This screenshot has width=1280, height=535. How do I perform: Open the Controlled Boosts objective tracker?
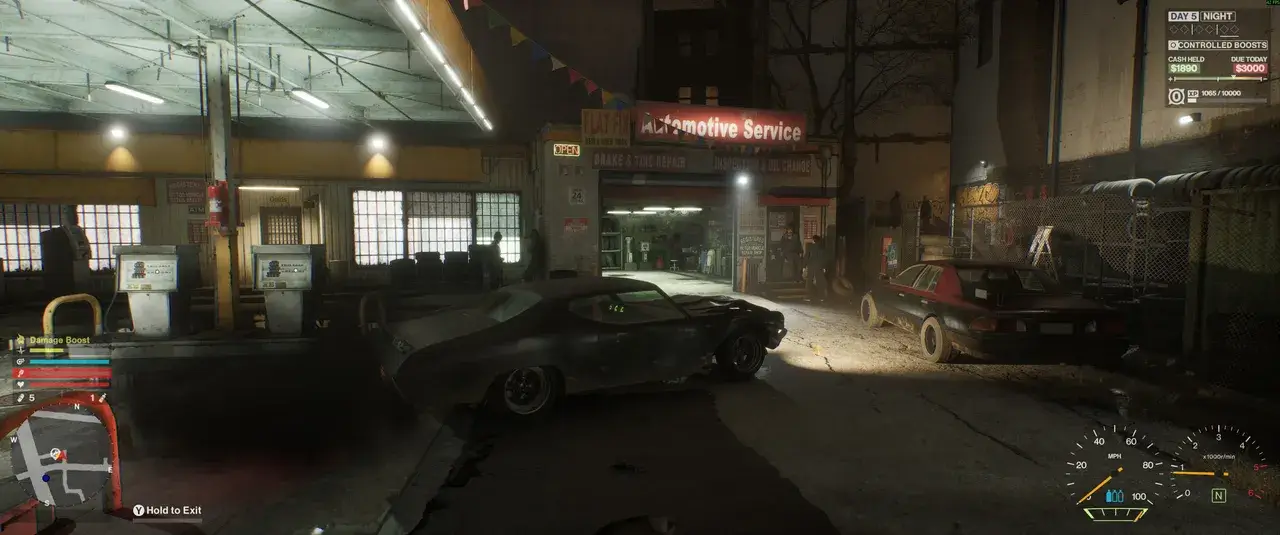point(1217,45)
